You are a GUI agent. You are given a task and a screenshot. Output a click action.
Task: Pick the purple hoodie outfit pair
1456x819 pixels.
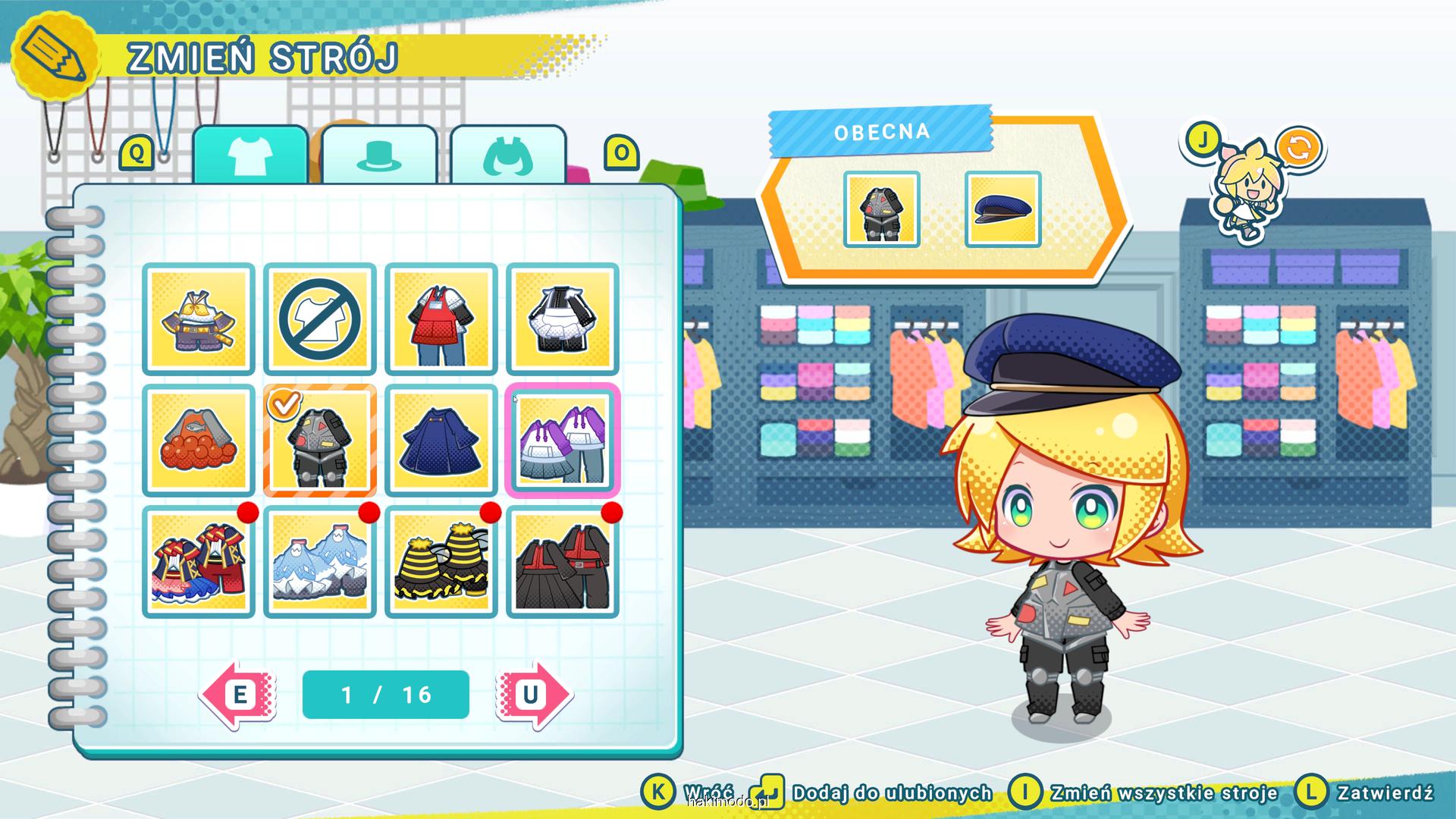pyautogui.click(x=563, y=441)
